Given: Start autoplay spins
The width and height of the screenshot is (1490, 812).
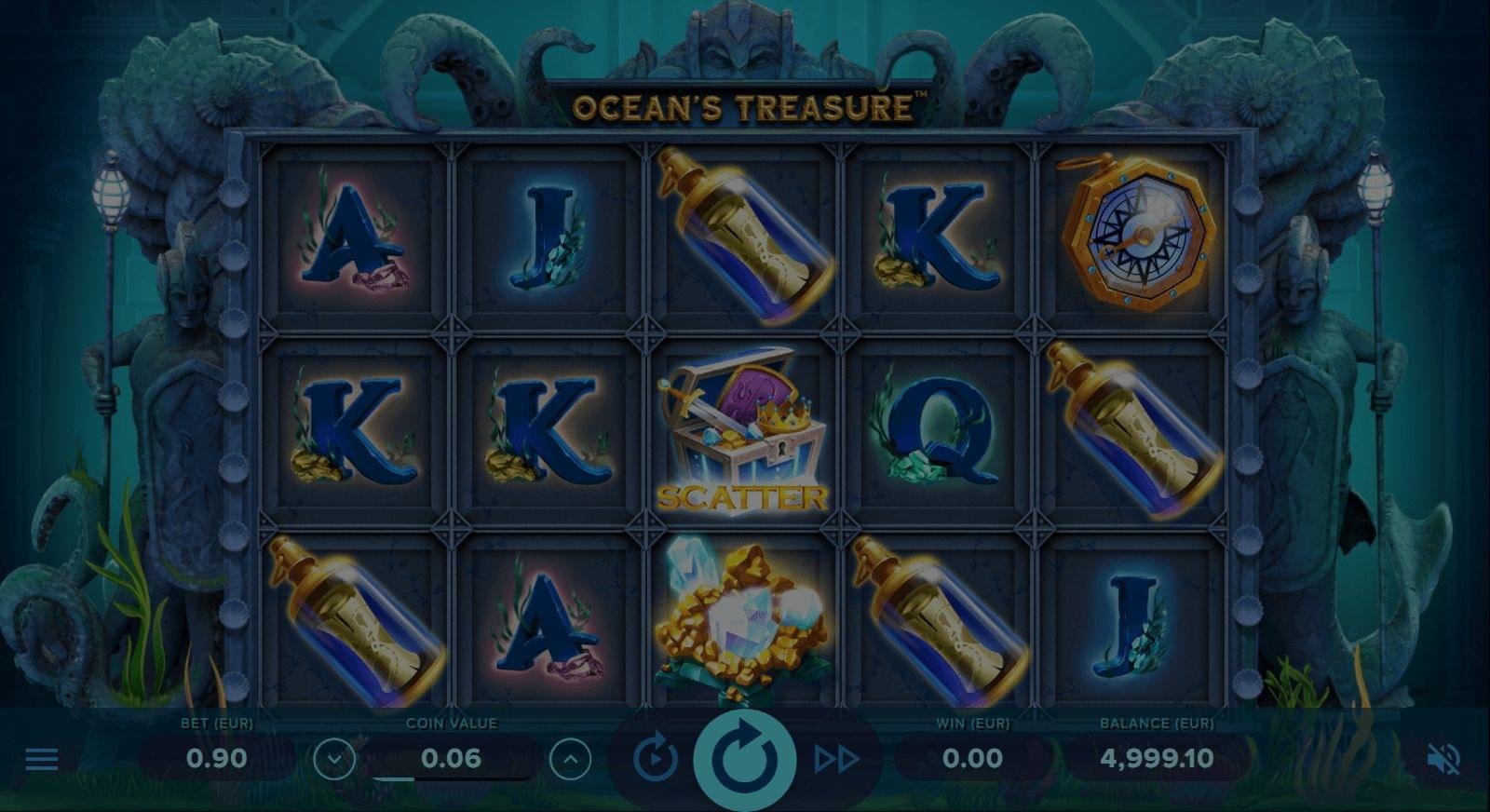Looking at the screenshot, I should pyautogui.click(x=656, y=759).
